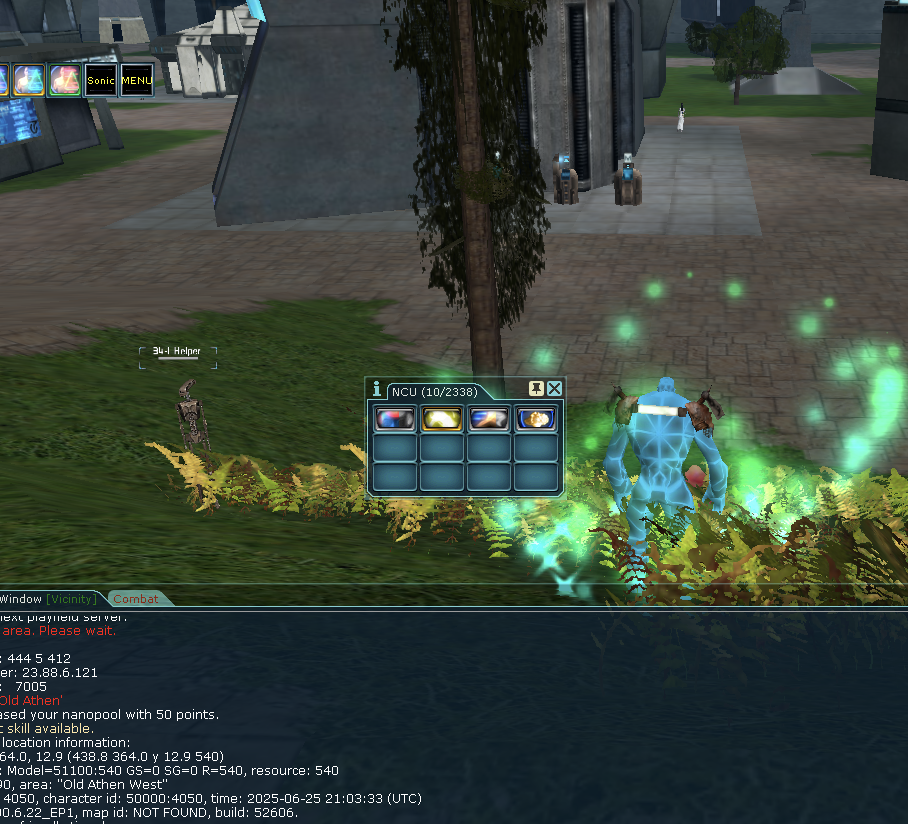Viewport: 908px width, 824px height.
Task: Select the golden cloud nano buff icon
Action: coord(535,419)
